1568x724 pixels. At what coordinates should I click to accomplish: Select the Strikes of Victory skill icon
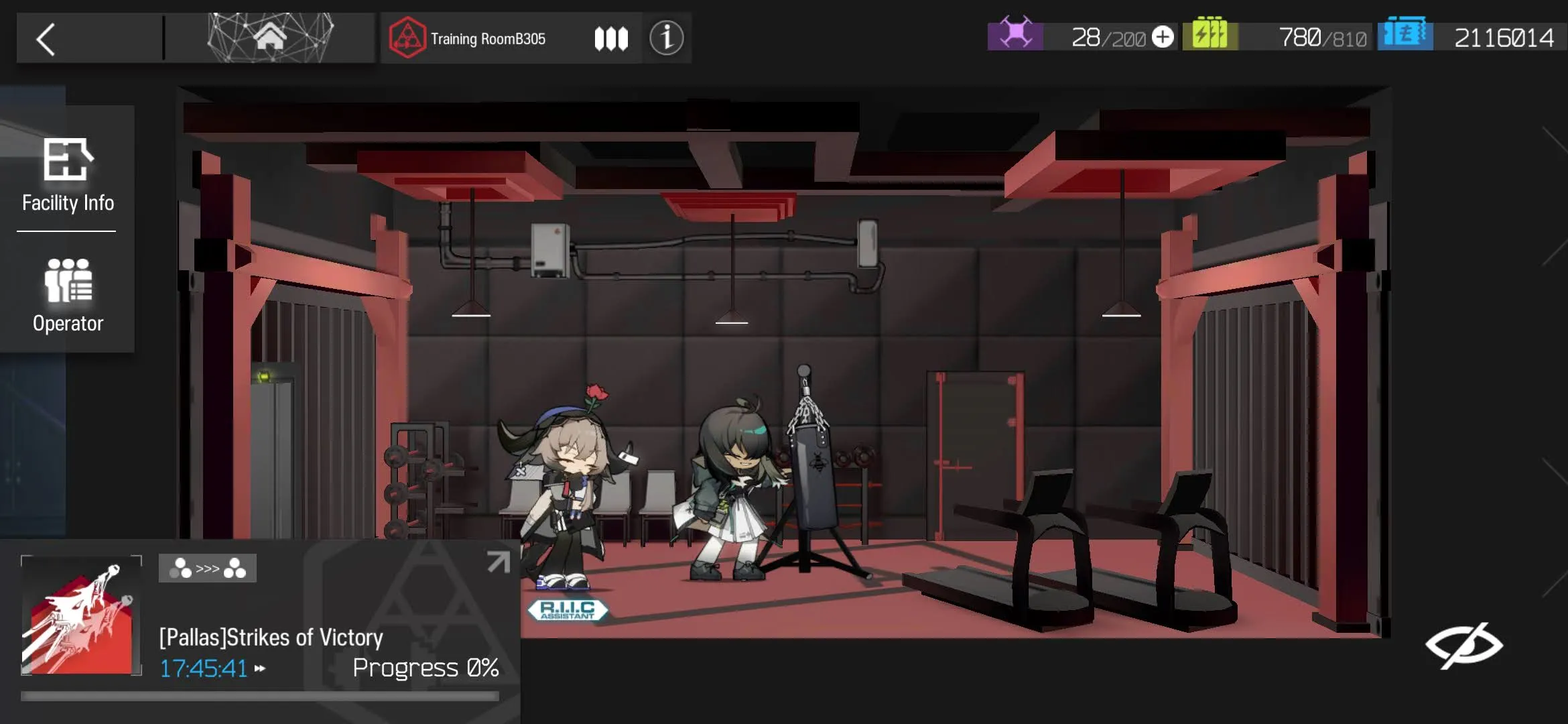81,615
